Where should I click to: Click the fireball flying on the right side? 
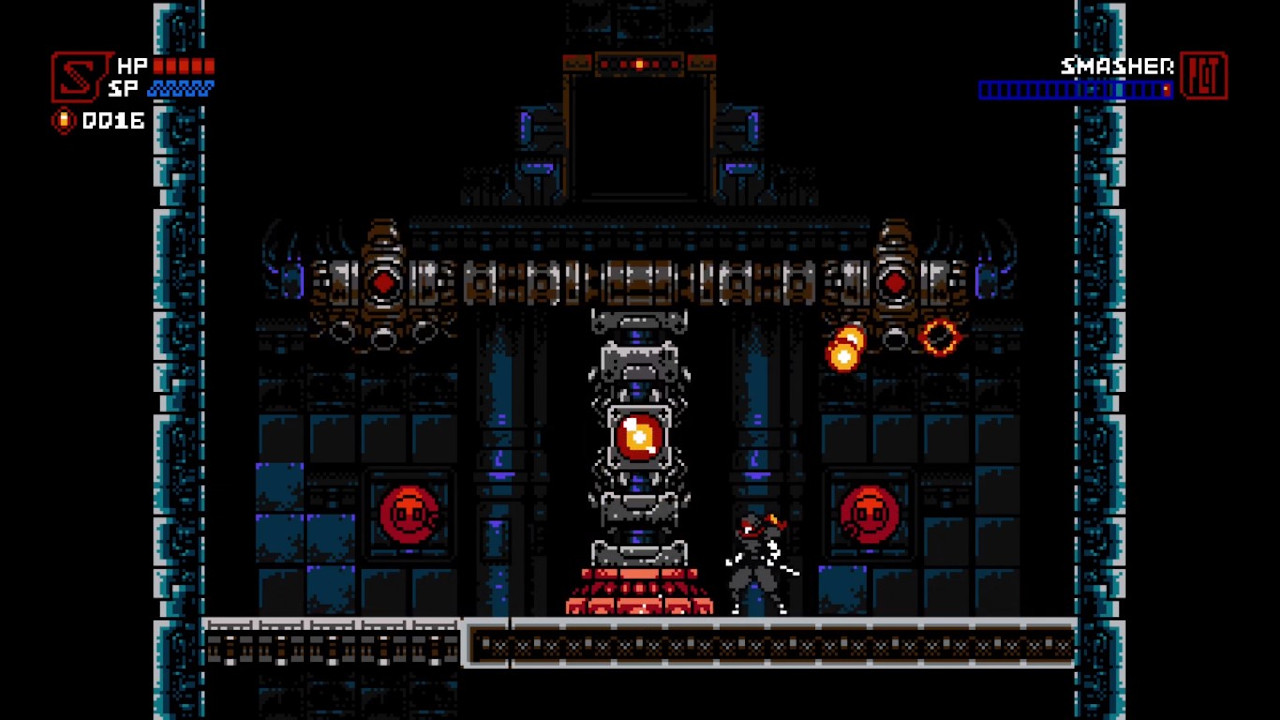(845, 348)
